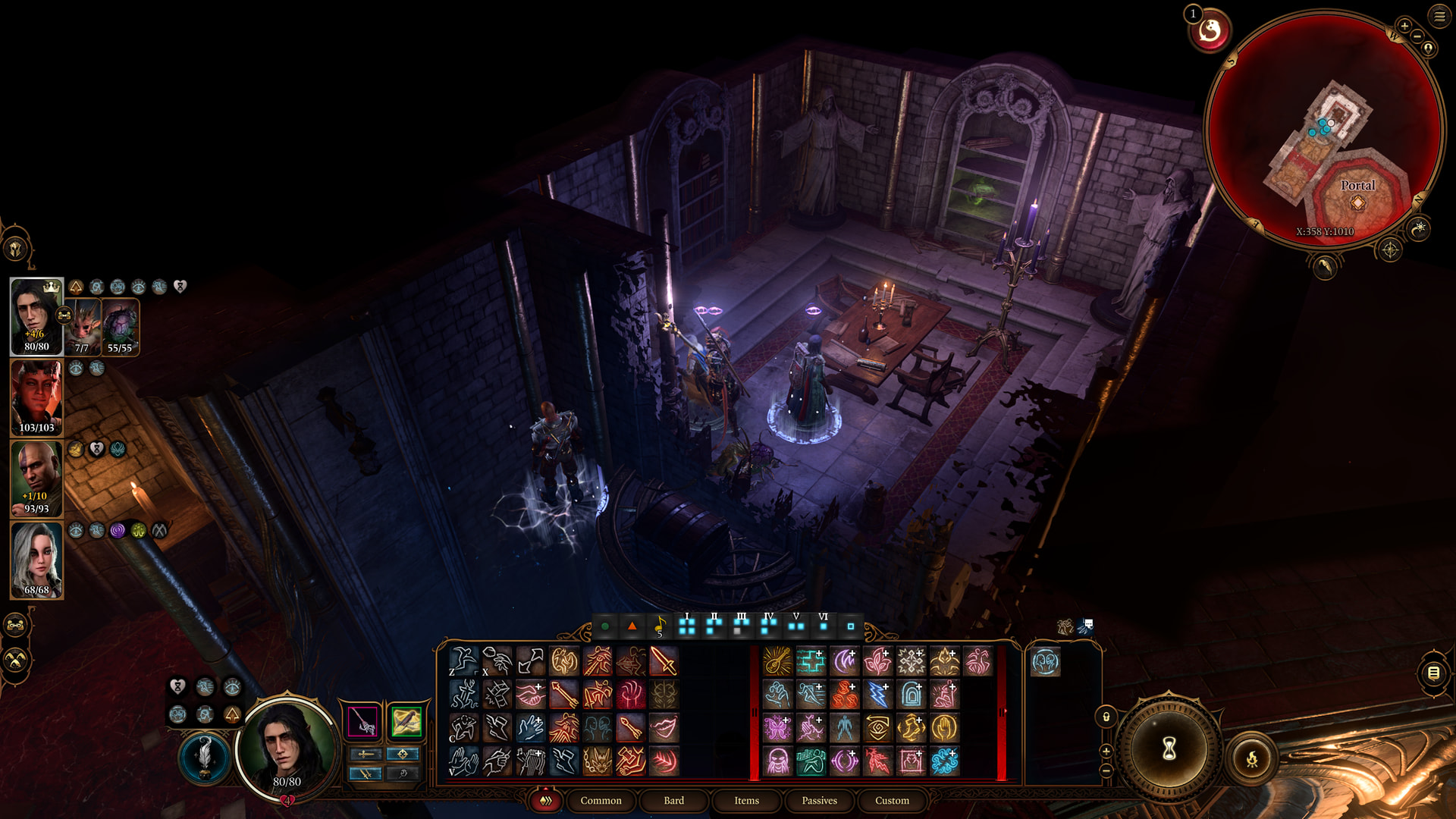Switch to the Bard hotbar tab
Viewport: 1456px width, 819px height.
[x=673, y=800]
